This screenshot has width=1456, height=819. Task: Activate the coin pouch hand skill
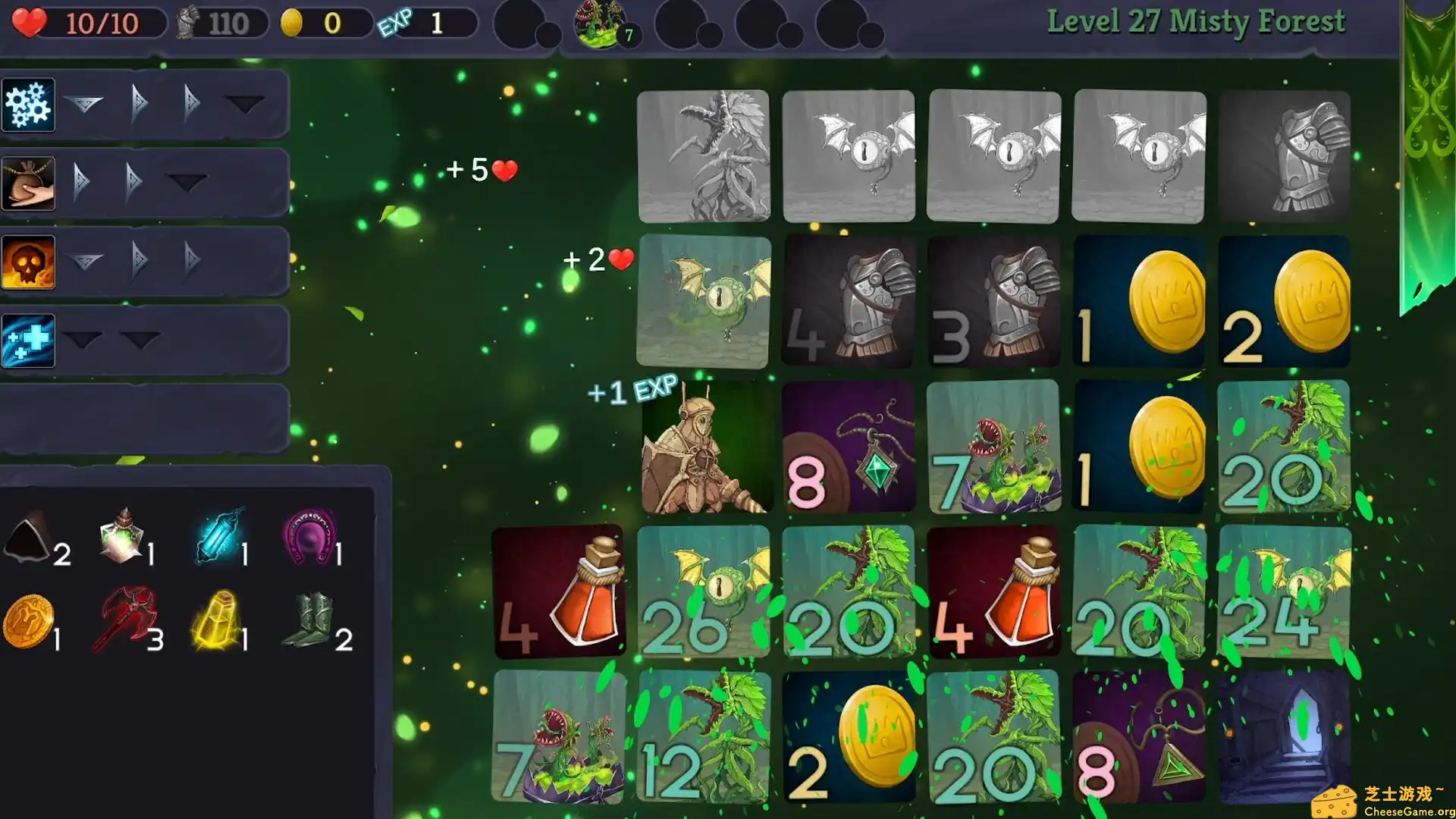click(28, 184)
